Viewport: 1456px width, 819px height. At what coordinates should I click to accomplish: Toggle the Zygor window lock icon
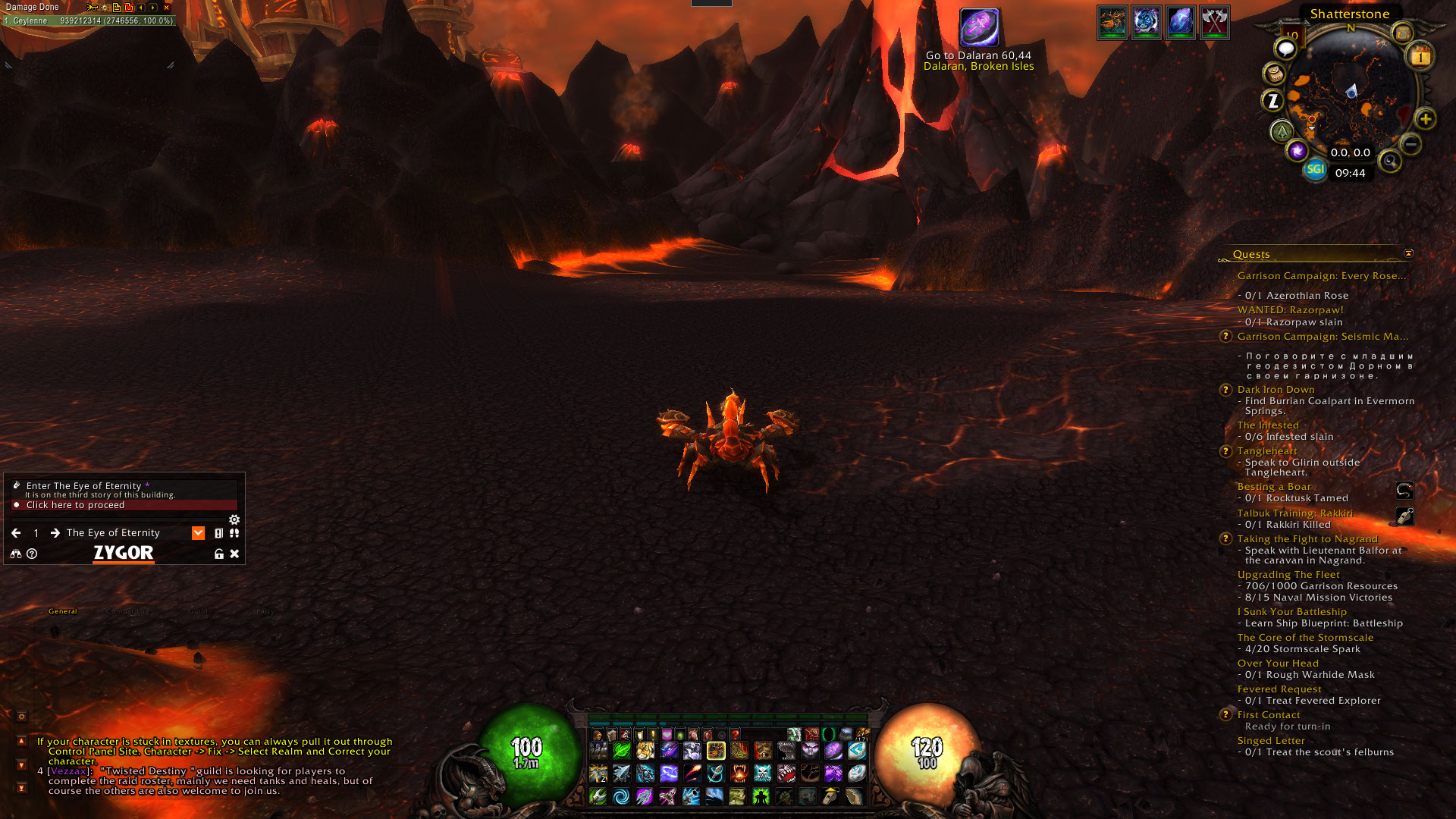pos(219,554)
